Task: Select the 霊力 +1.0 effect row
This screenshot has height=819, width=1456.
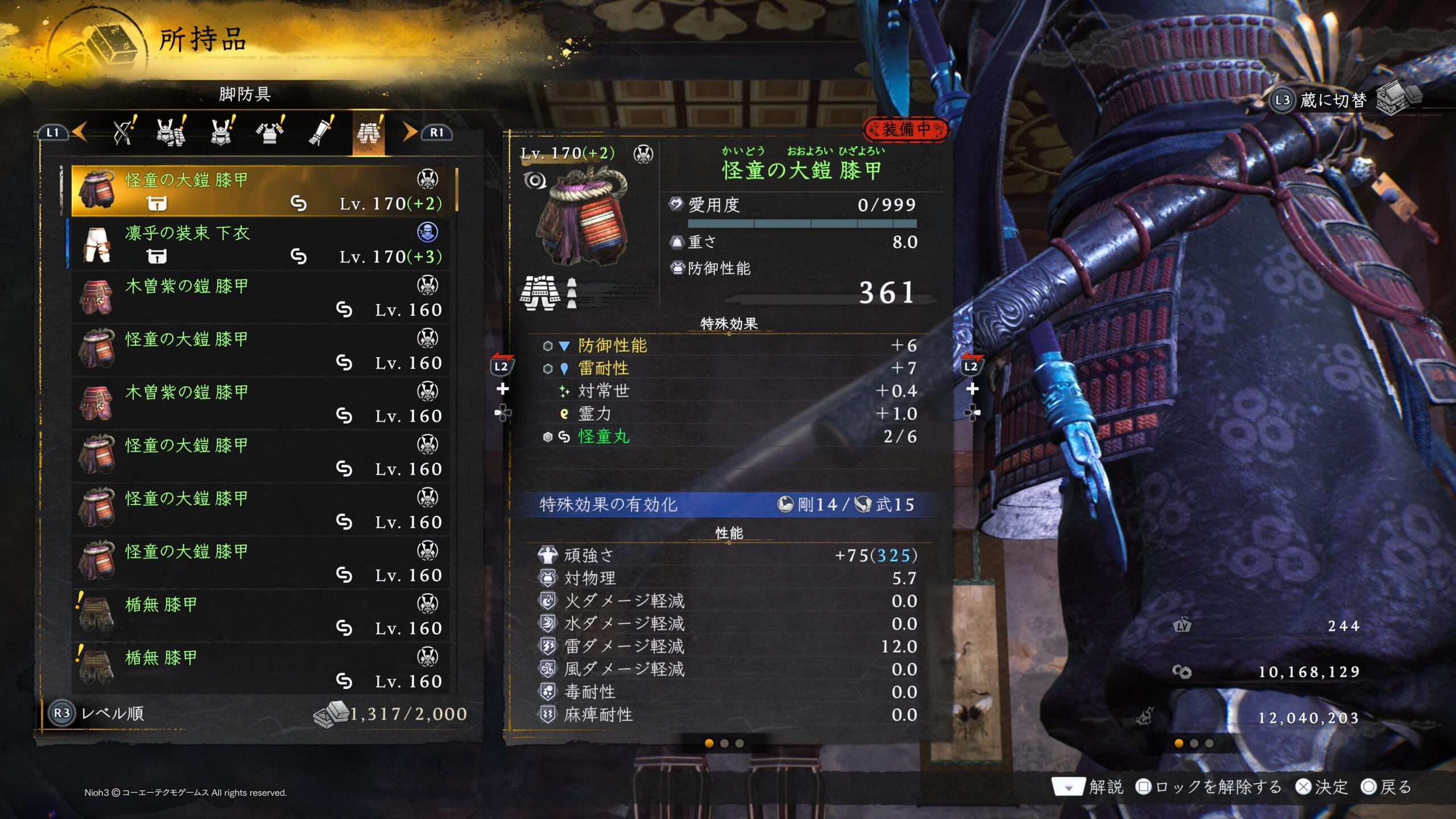Action: coord(729,413)
